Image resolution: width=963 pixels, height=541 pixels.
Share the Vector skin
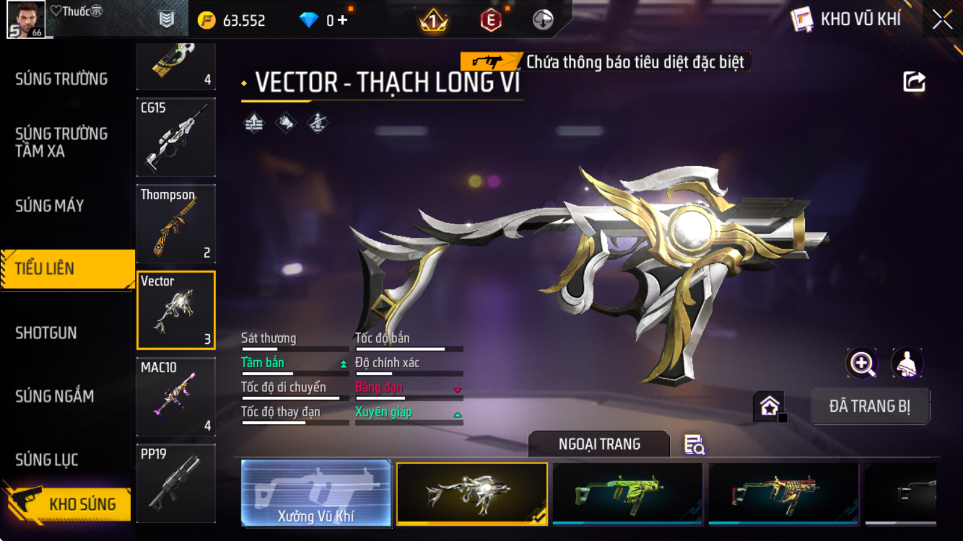[x=914, y=82]
